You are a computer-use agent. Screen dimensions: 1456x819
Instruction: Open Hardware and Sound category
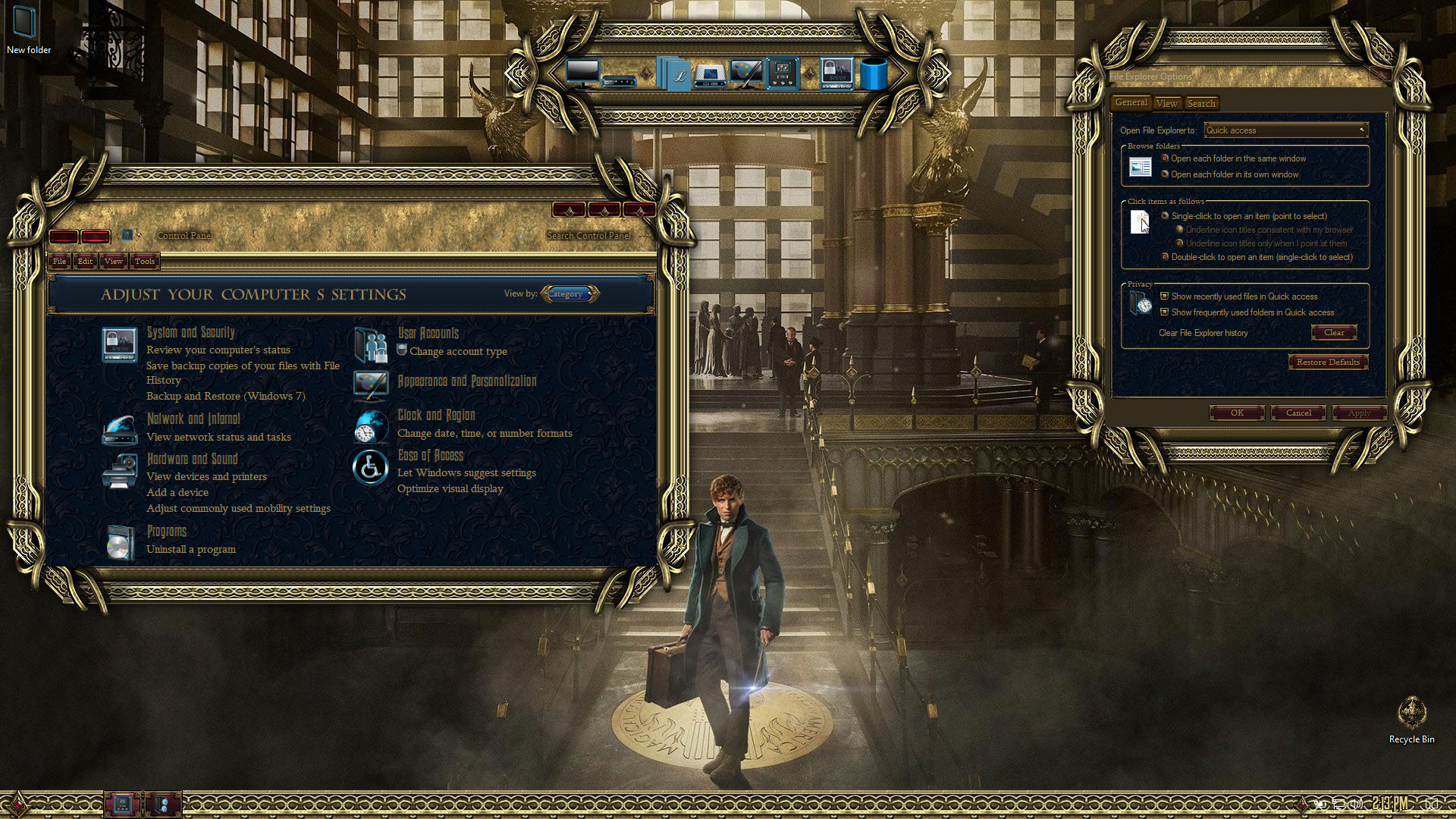(x=192, y=459)
